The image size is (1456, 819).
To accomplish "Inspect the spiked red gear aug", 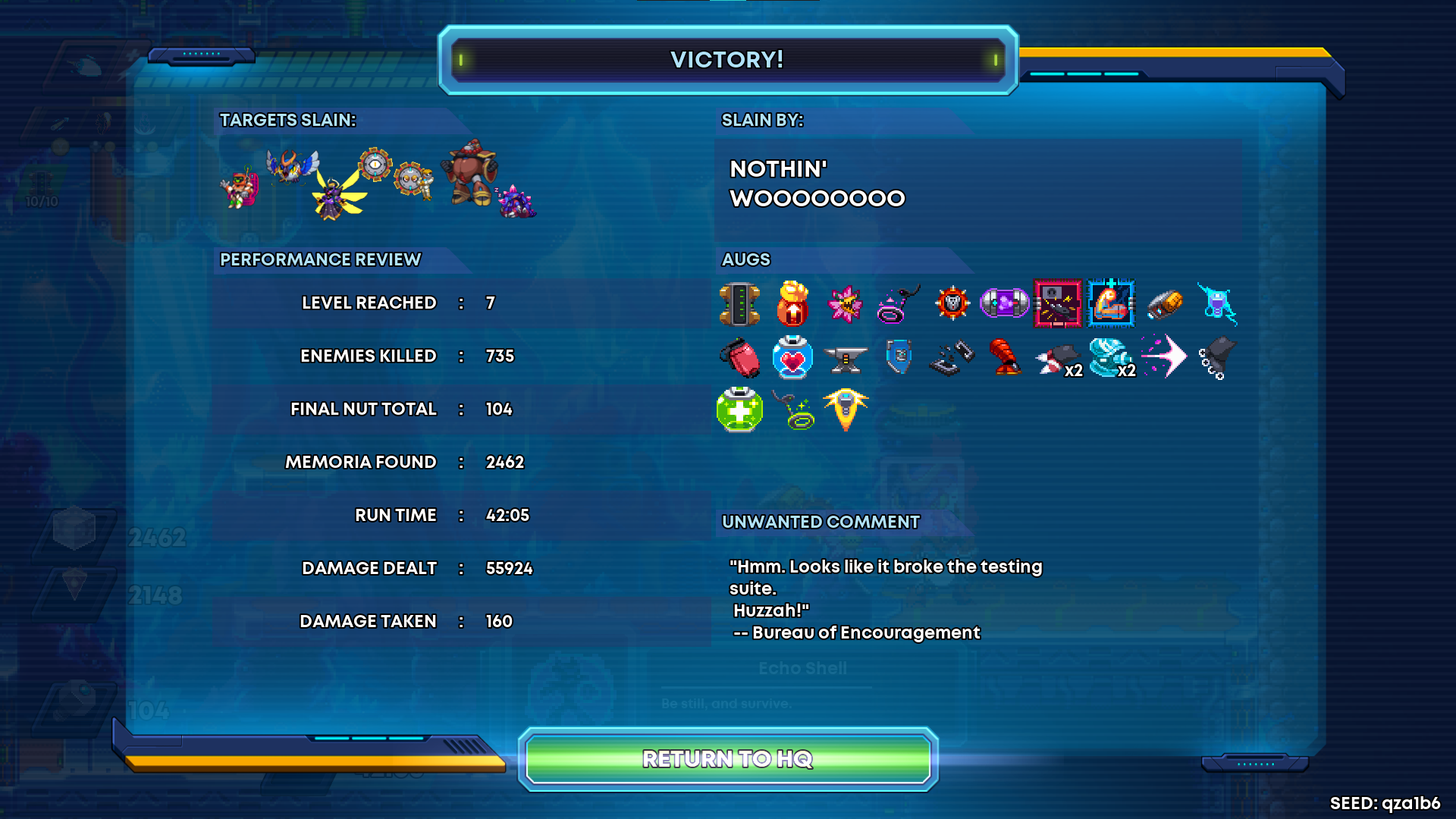I will 952,304.
